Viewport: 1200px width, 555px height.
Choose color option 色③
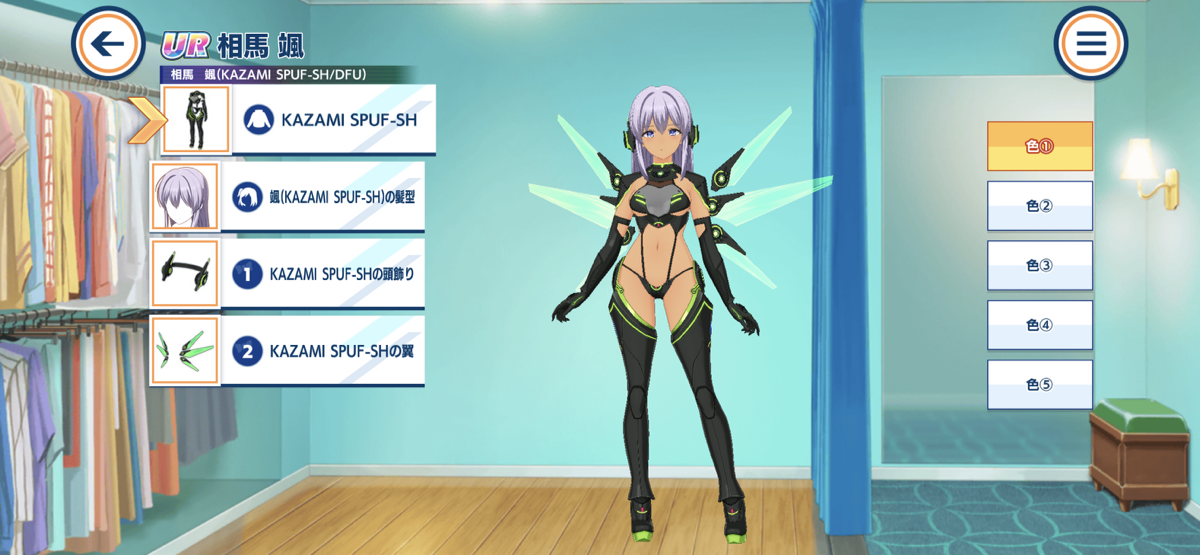point(1039,265)
